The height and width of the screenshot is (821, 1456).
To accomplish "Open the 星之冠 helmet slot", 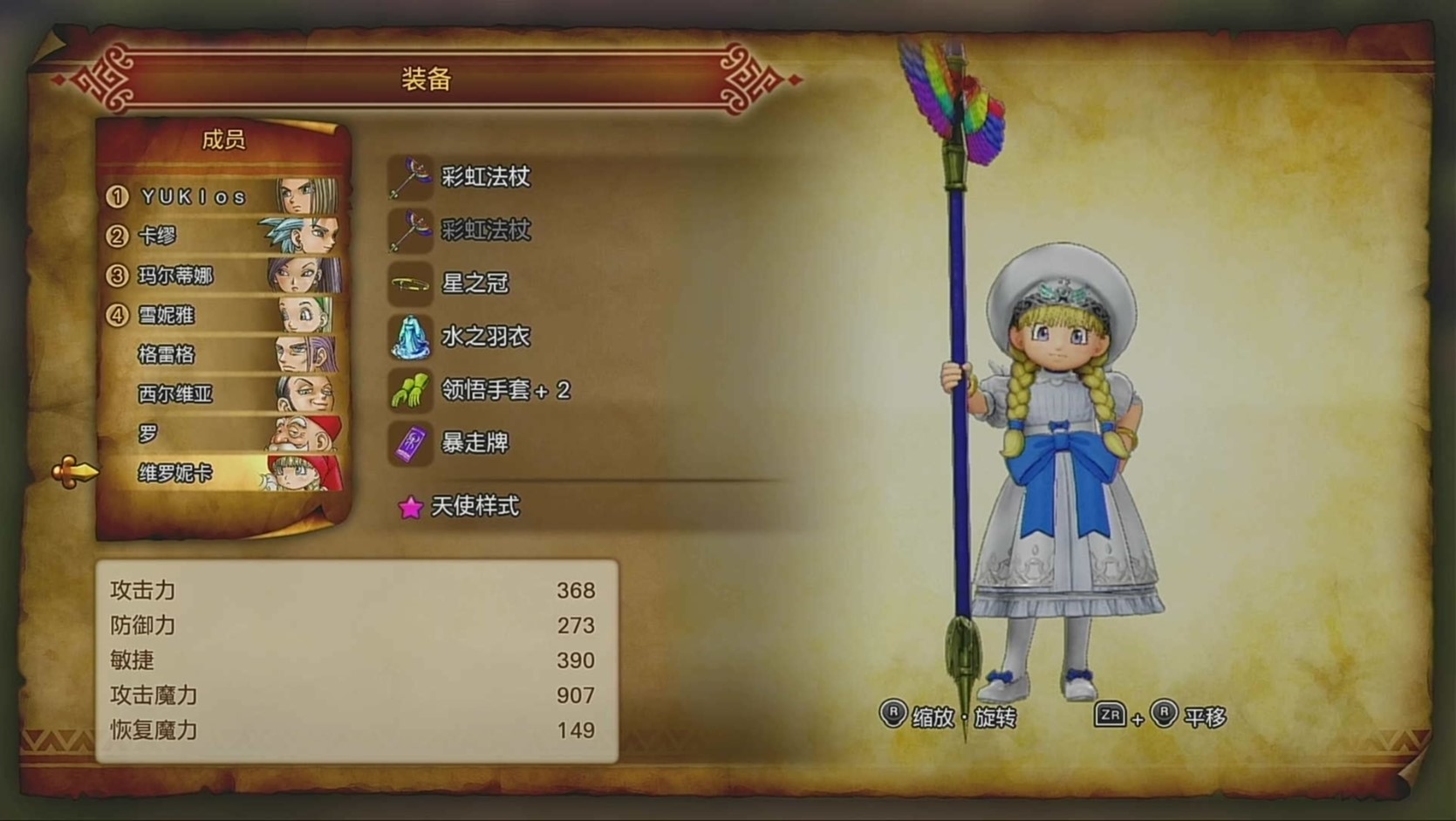I will tap(475, 284).
